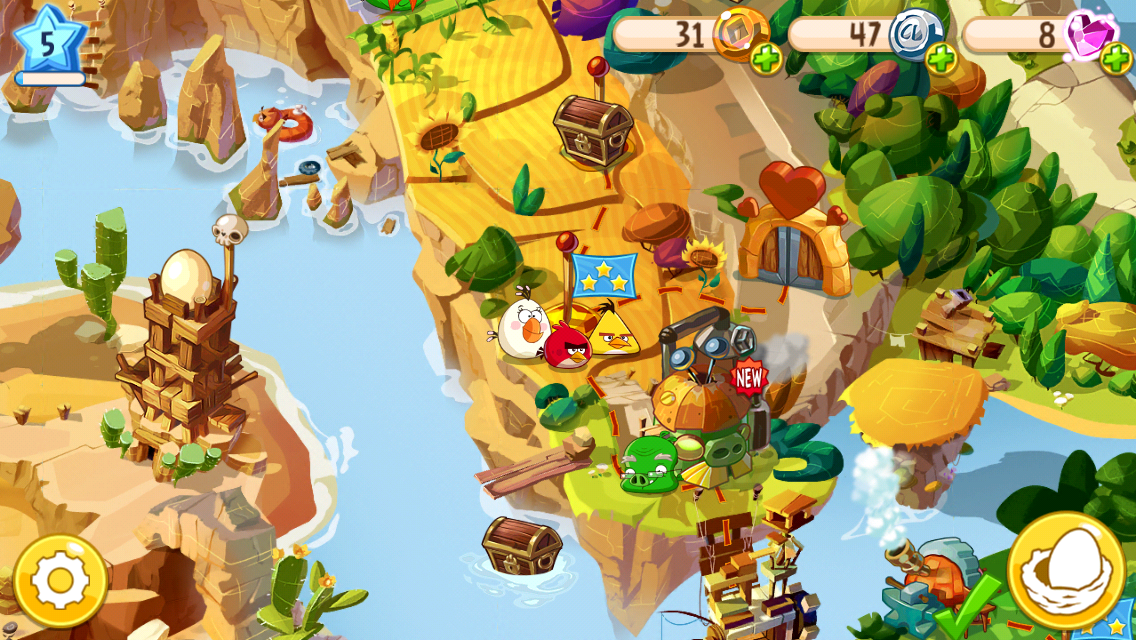The height and width of the screenshot is (640, 1136).
Task: Open the anvil forge with green checkmark
Action: (925, 590)
